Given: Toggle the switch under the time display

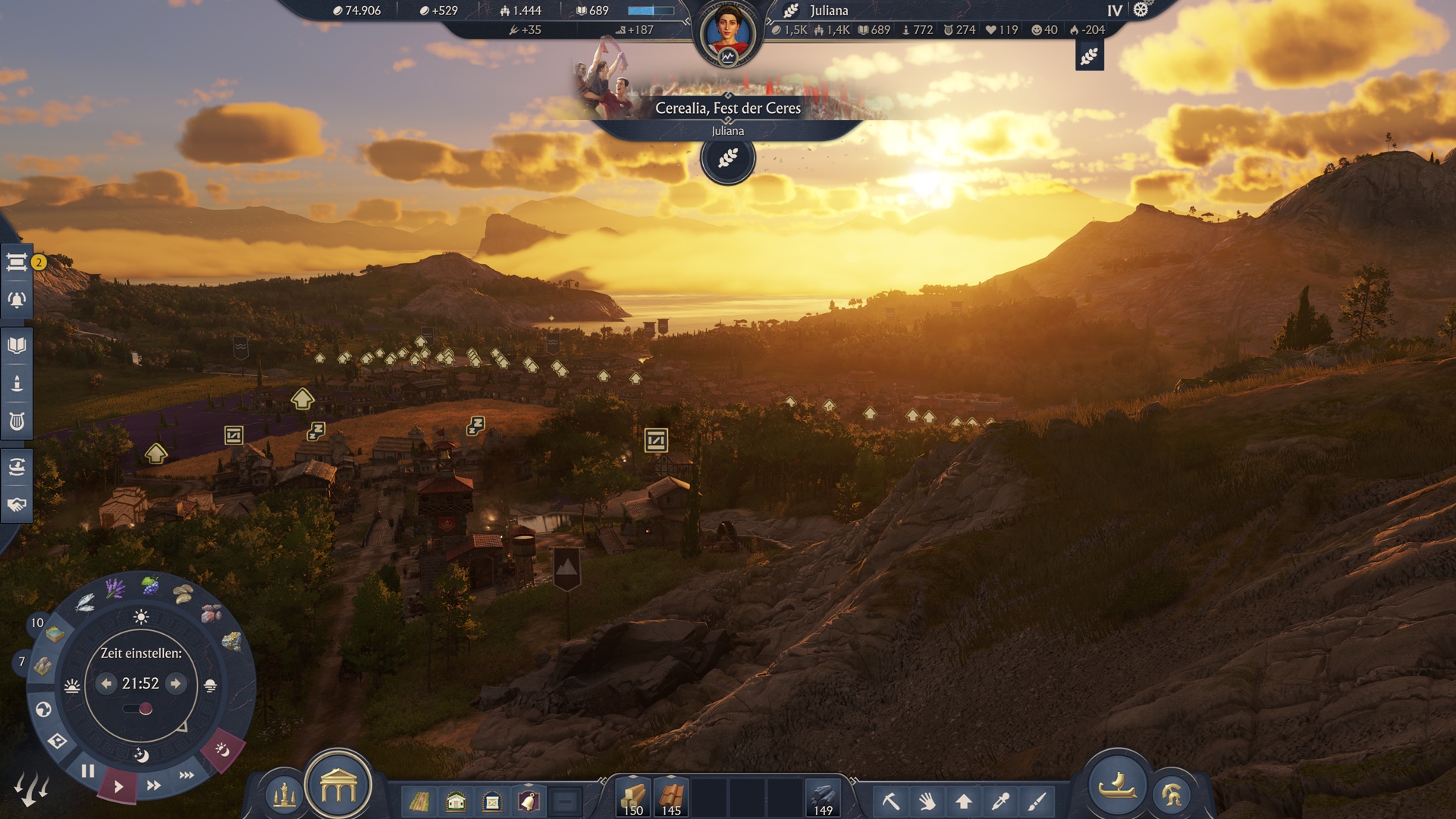Looking at the screenshot, I should [x=139, y=709].
